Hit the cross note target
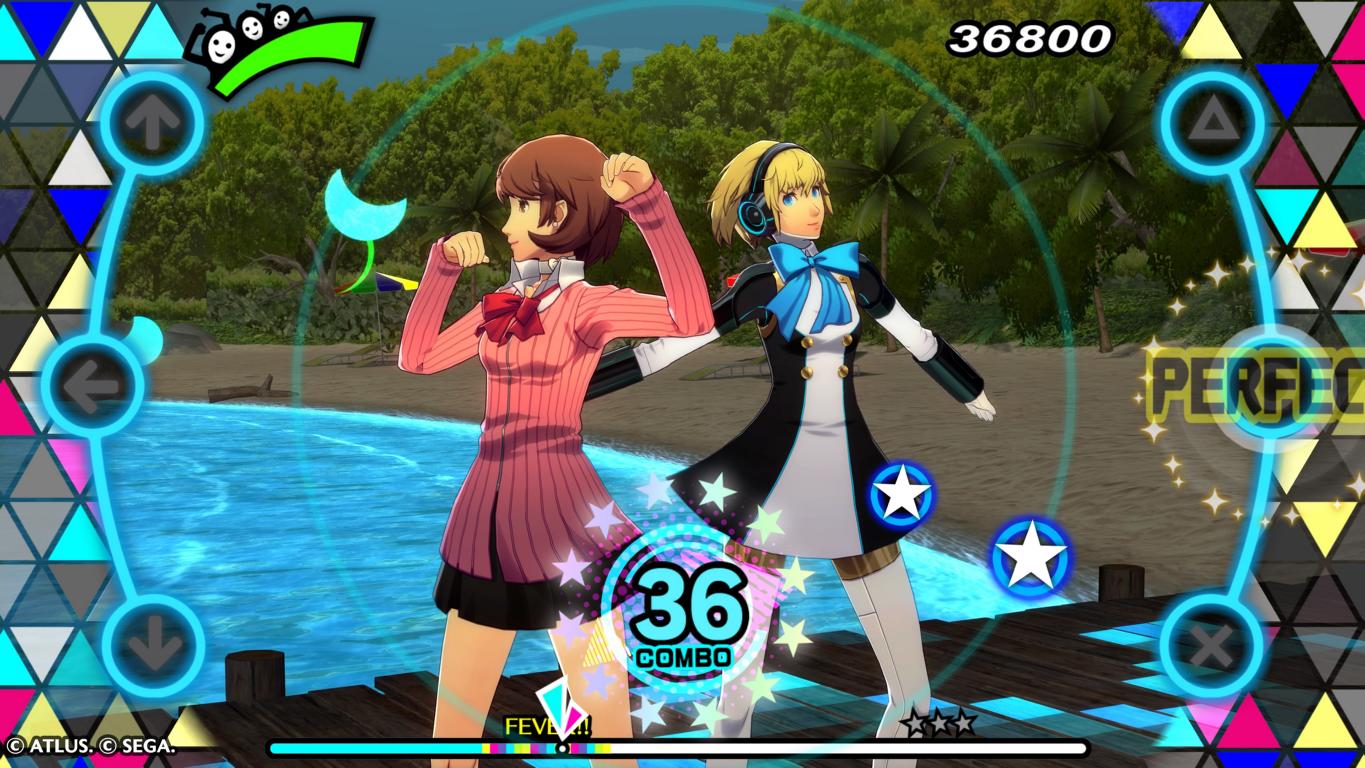This screenshot has height=768, width=1365. [1212, 646]
